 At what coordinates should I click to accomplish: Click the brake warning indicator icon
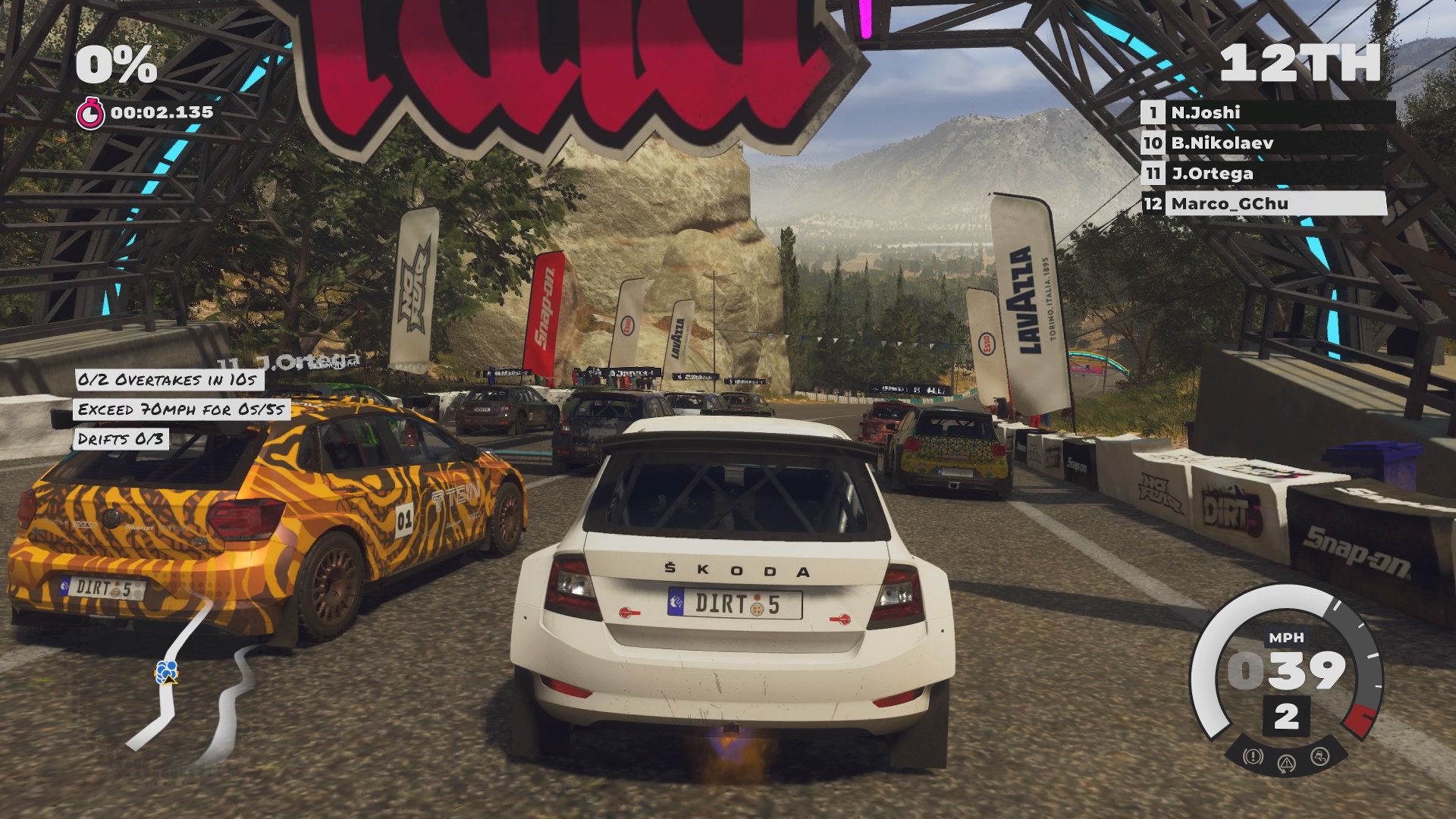coord(1253,756)
